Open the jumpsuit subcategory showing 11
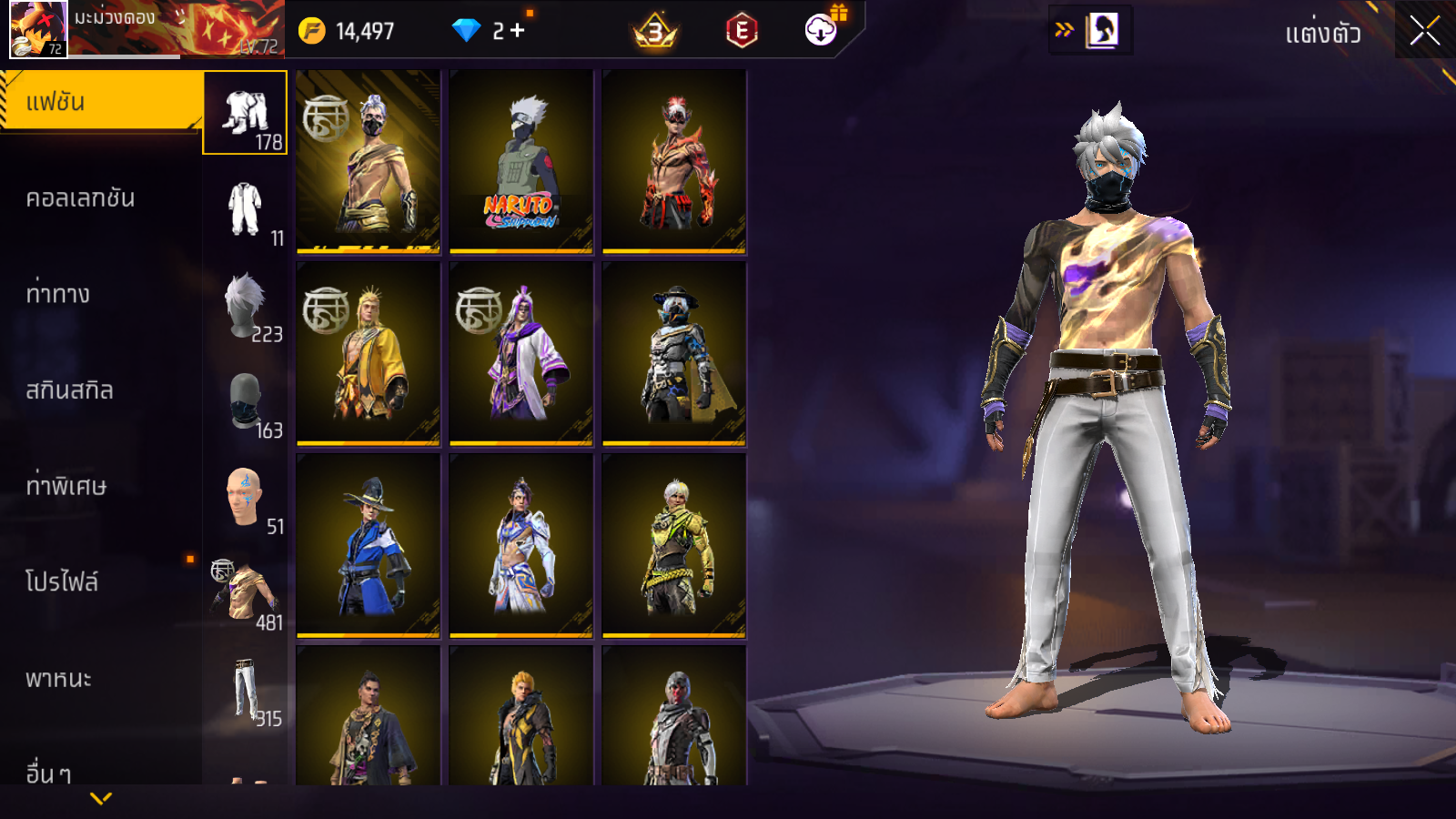Viewport: 1456px width, 819px height. (x=245, y=210)
